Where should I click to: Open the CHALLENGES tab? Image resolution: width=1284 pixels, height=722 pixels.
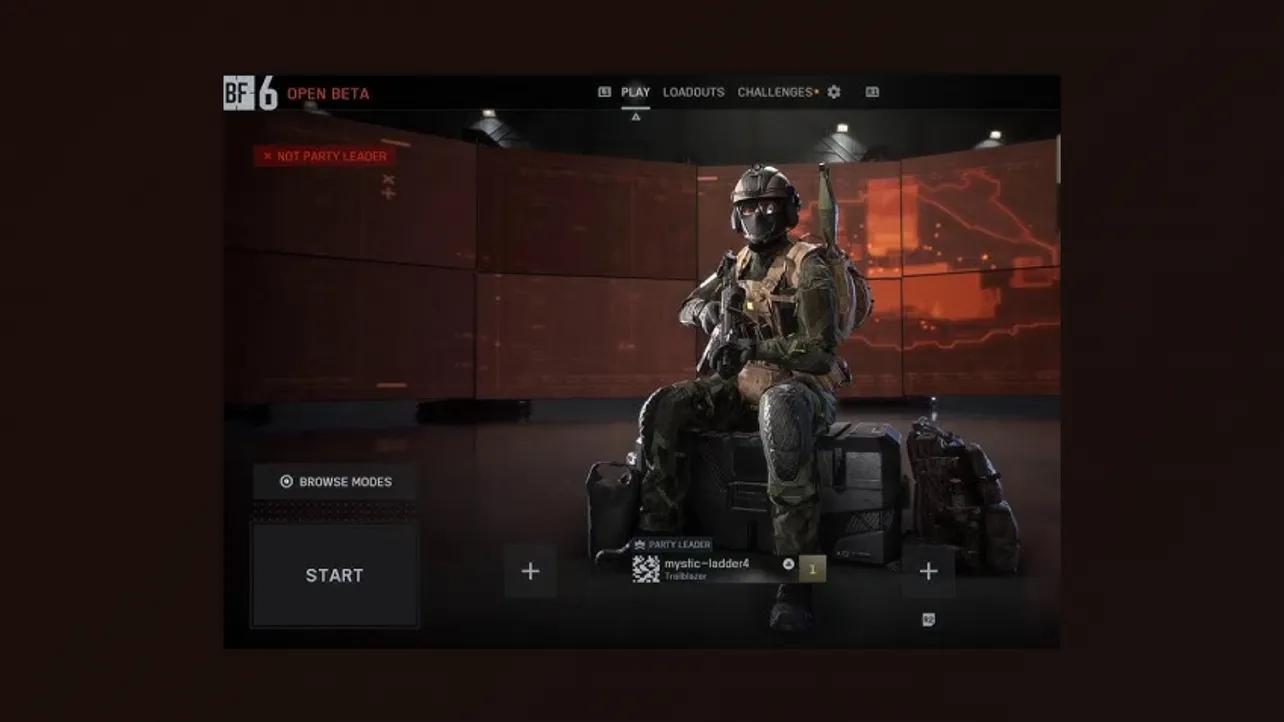click(777, 91)
